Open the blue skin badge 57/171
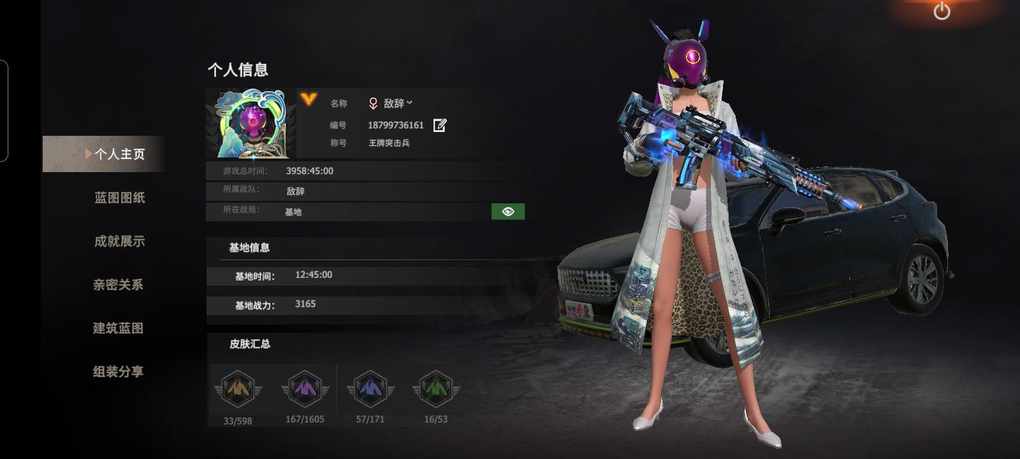This screenshot has height=459, width=1020. (370, 388)
